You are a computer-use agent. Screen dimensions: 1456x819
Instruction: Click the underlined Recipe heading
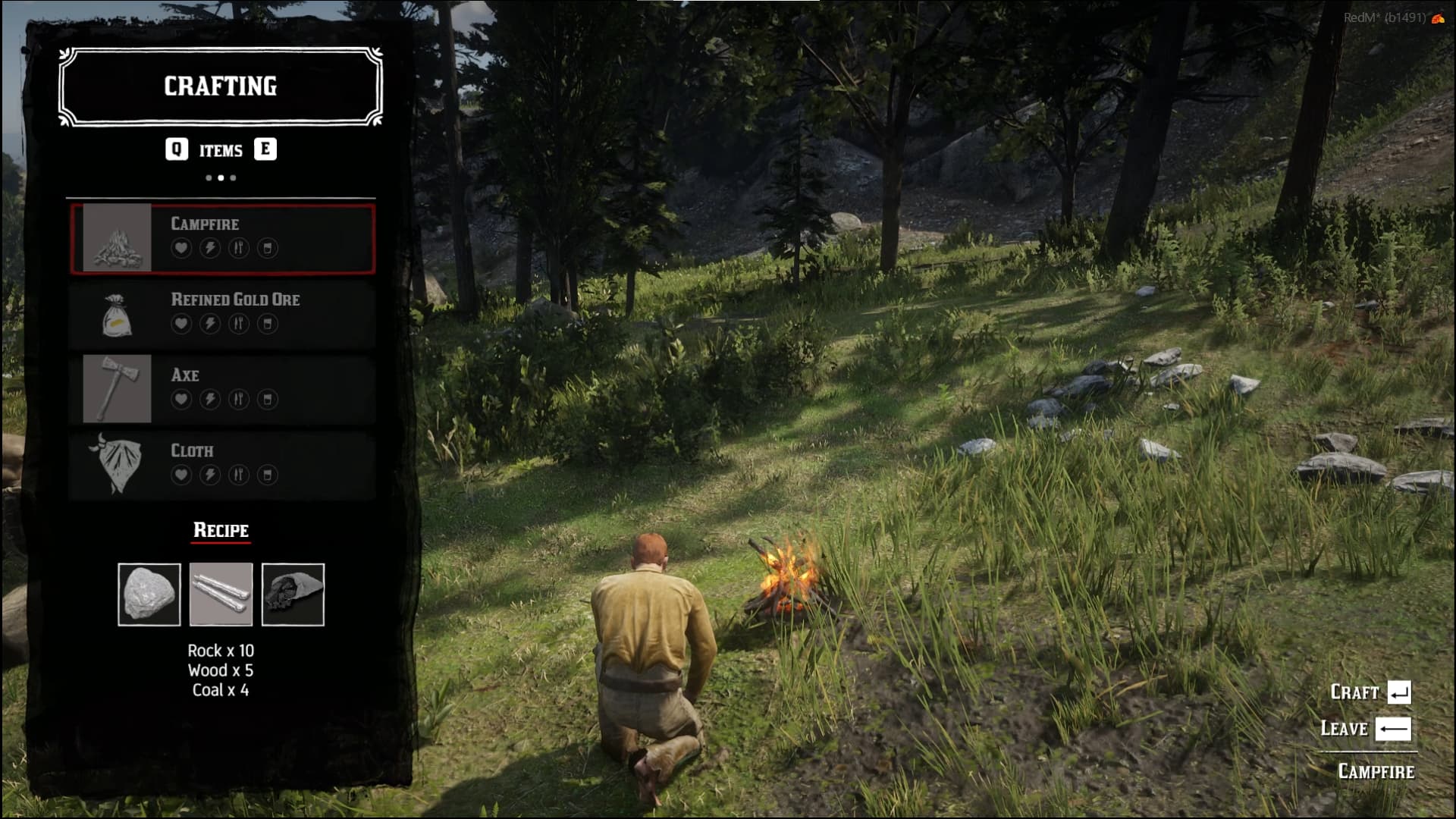tap(220, 530)
